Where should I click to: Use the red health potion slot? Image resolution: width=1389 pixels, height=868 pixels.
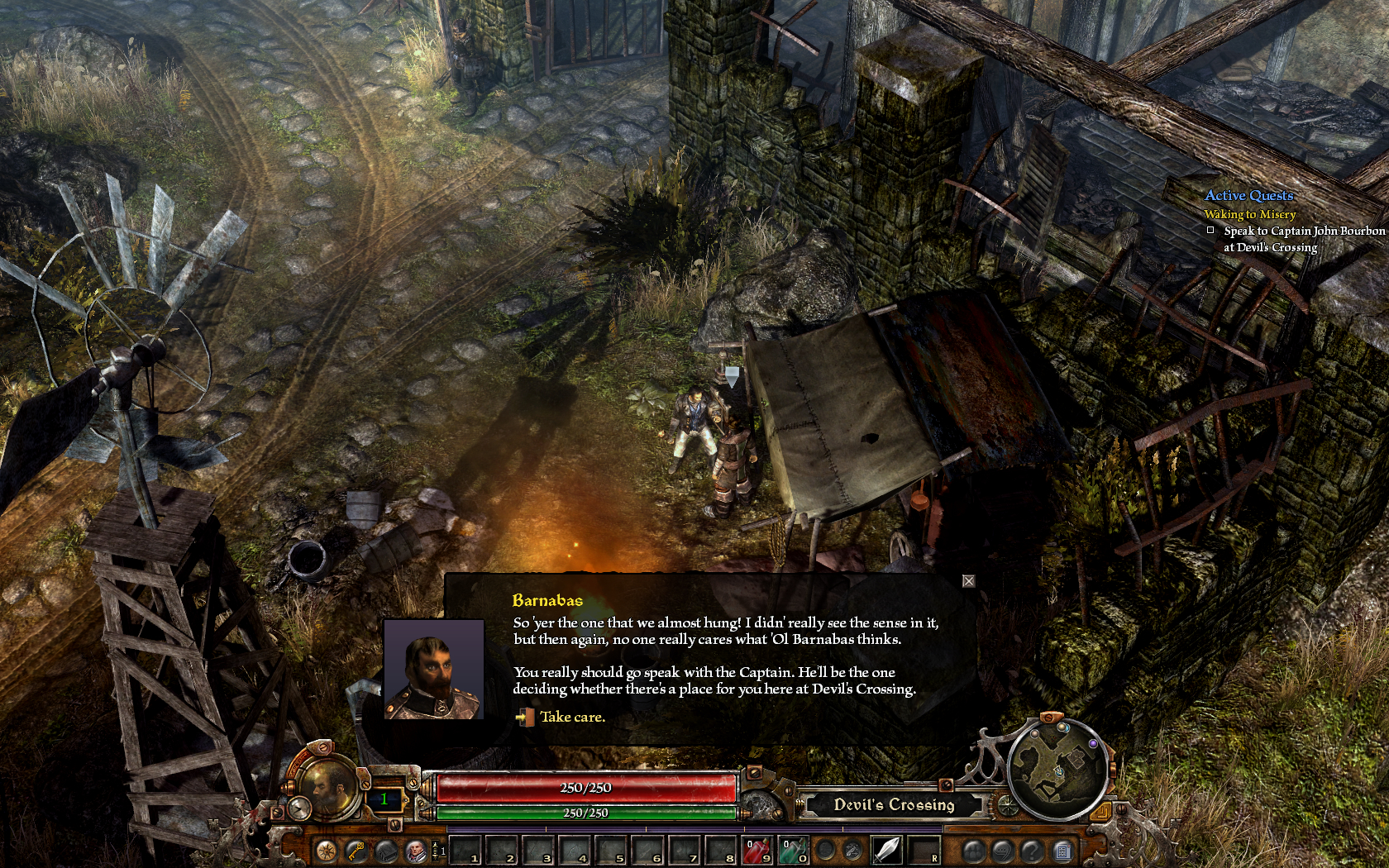click(758, 850)
